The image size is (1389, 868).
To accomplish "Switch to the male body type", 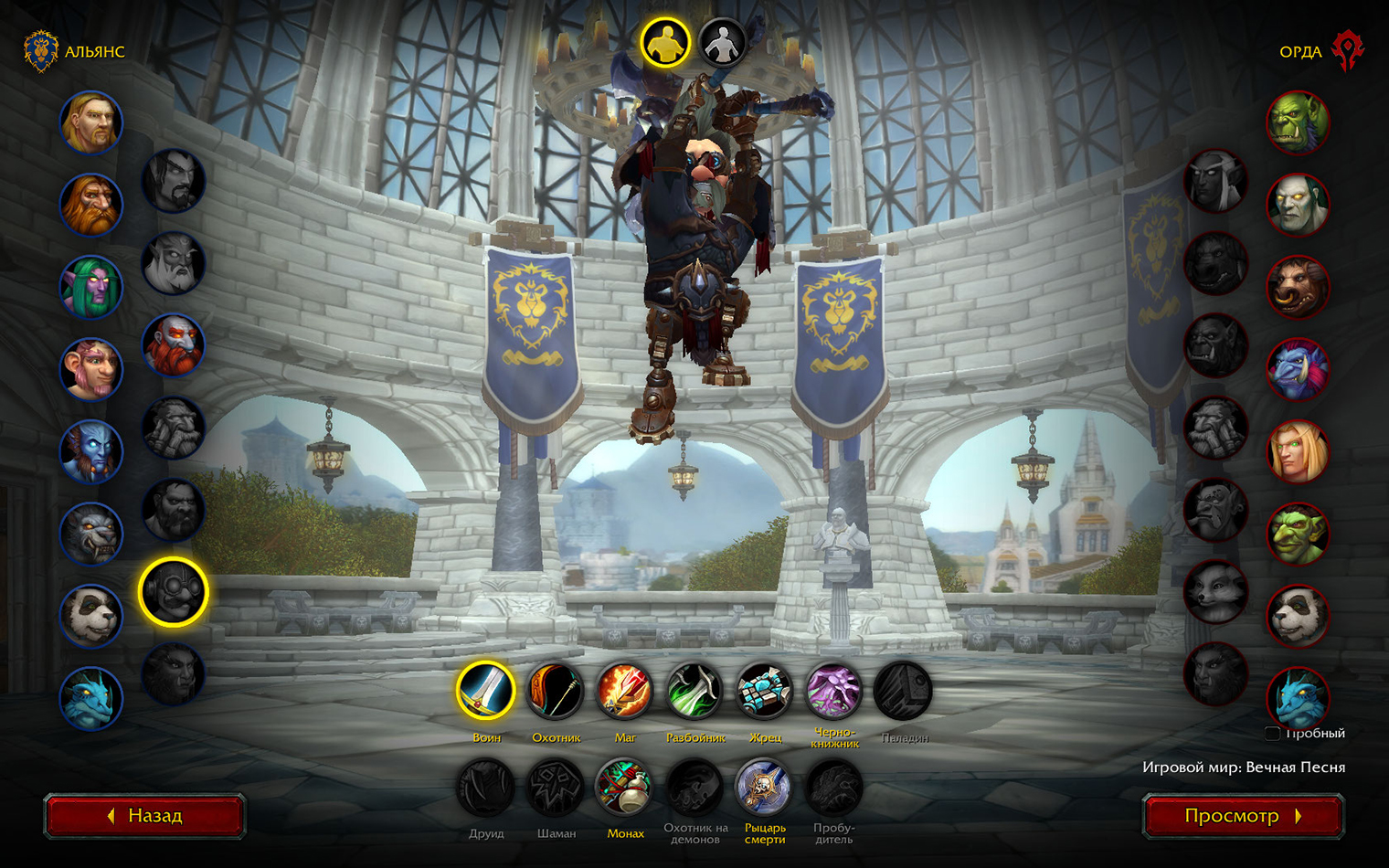I will pyautogui.click(x=665, y=42).
